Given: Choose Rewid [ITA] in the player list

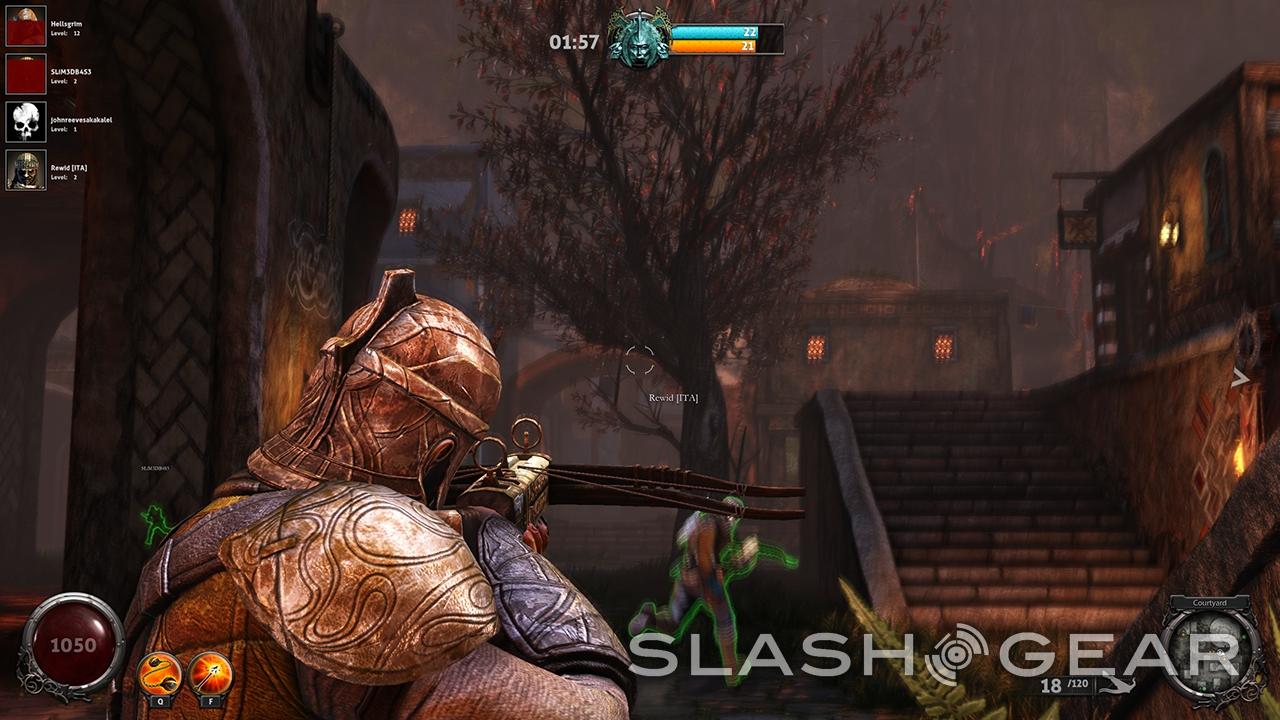Looking at the screenshot, I should (x=26, y=170).
